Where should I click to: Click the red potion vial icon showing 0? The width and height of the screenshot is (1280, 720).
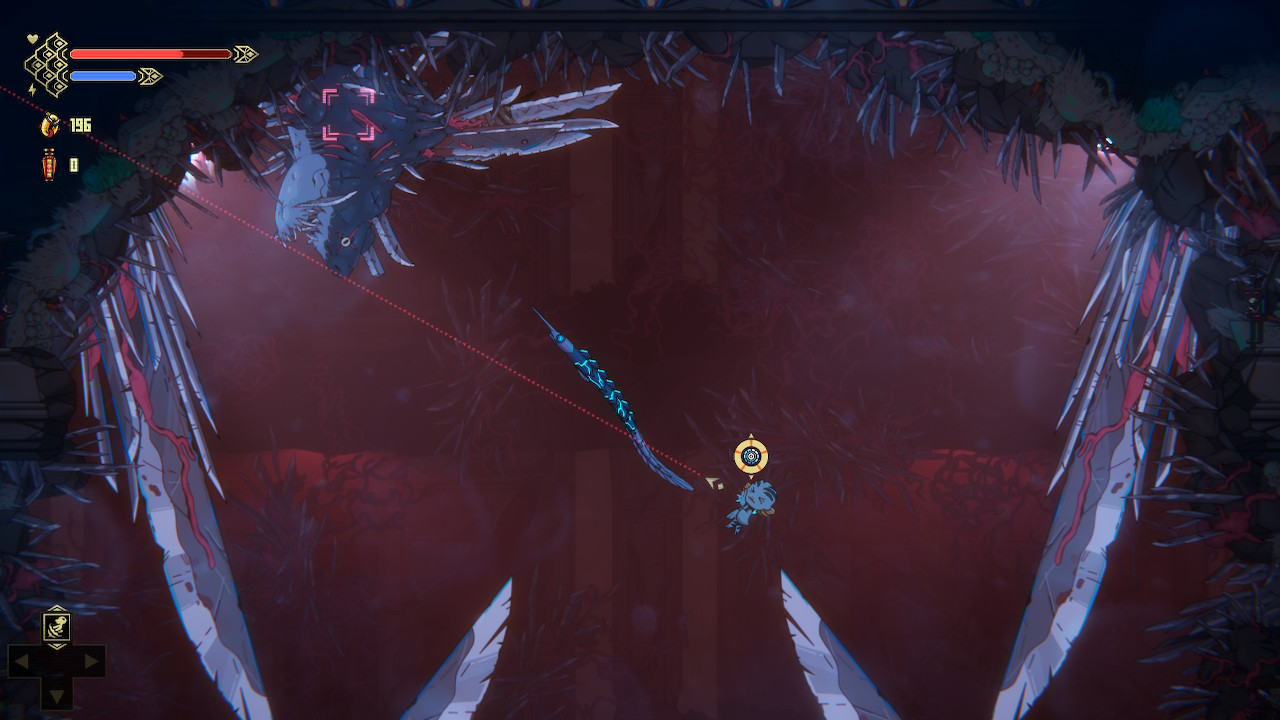[49, 161]
